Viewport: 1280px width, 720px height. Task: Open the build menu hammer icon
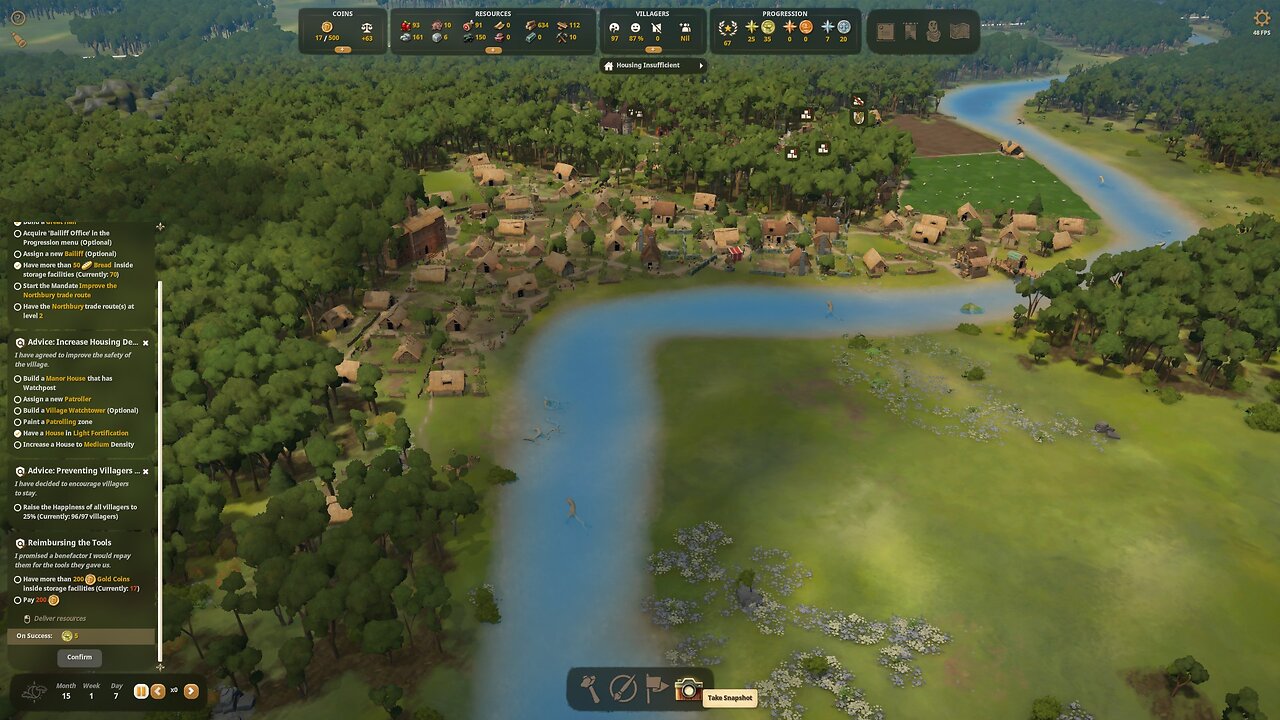(x=591, y=688)
